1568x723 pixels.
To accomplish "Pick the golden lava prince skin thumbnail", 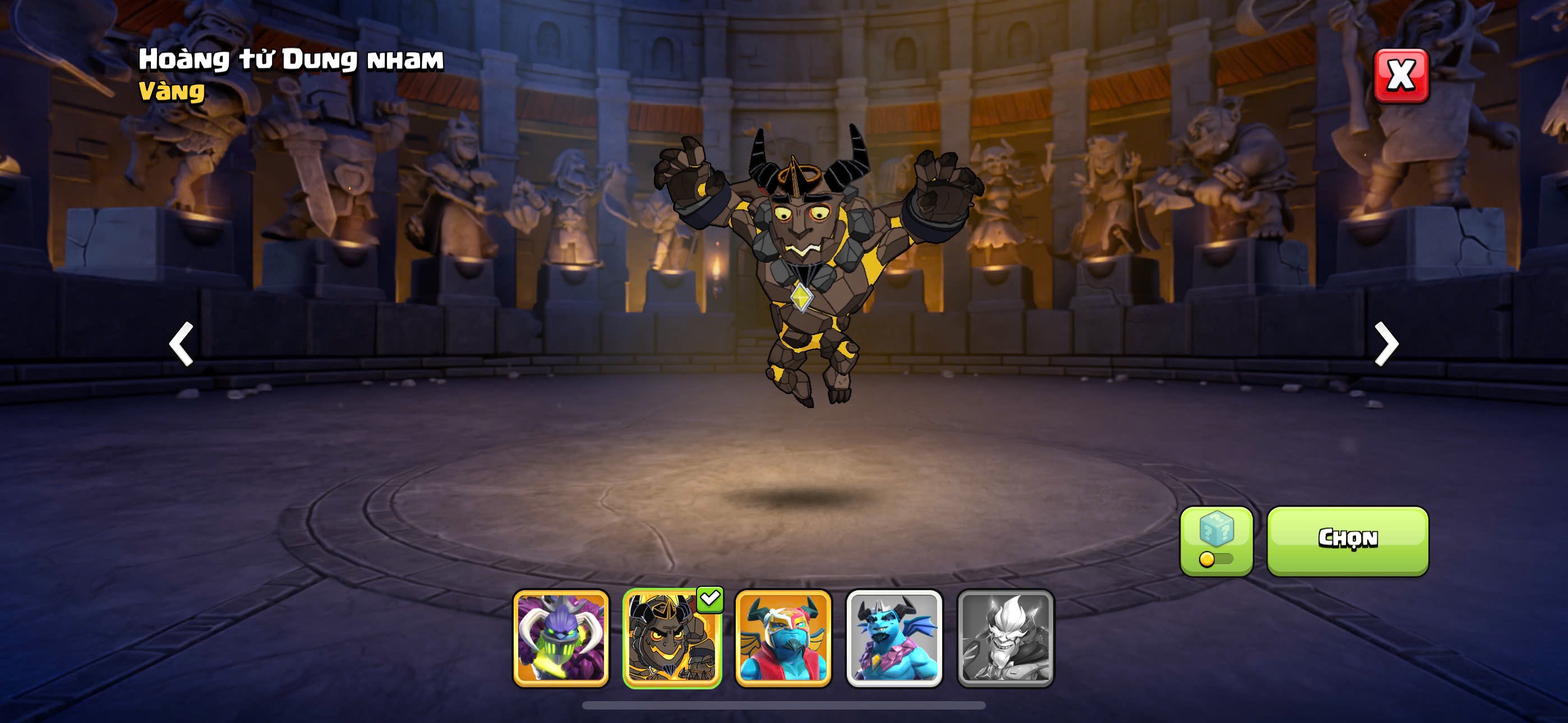I will pos(672,638).
